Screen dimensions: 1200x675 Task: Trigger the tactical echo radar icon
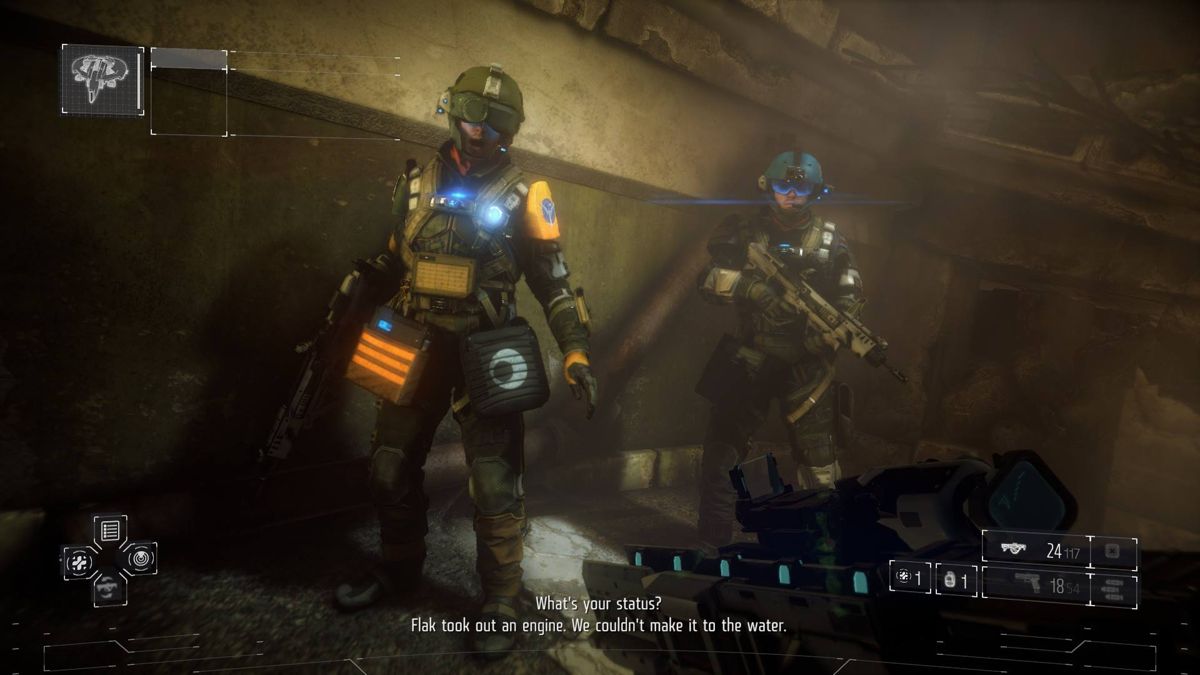pyautogui.click(x=140, y=559)
